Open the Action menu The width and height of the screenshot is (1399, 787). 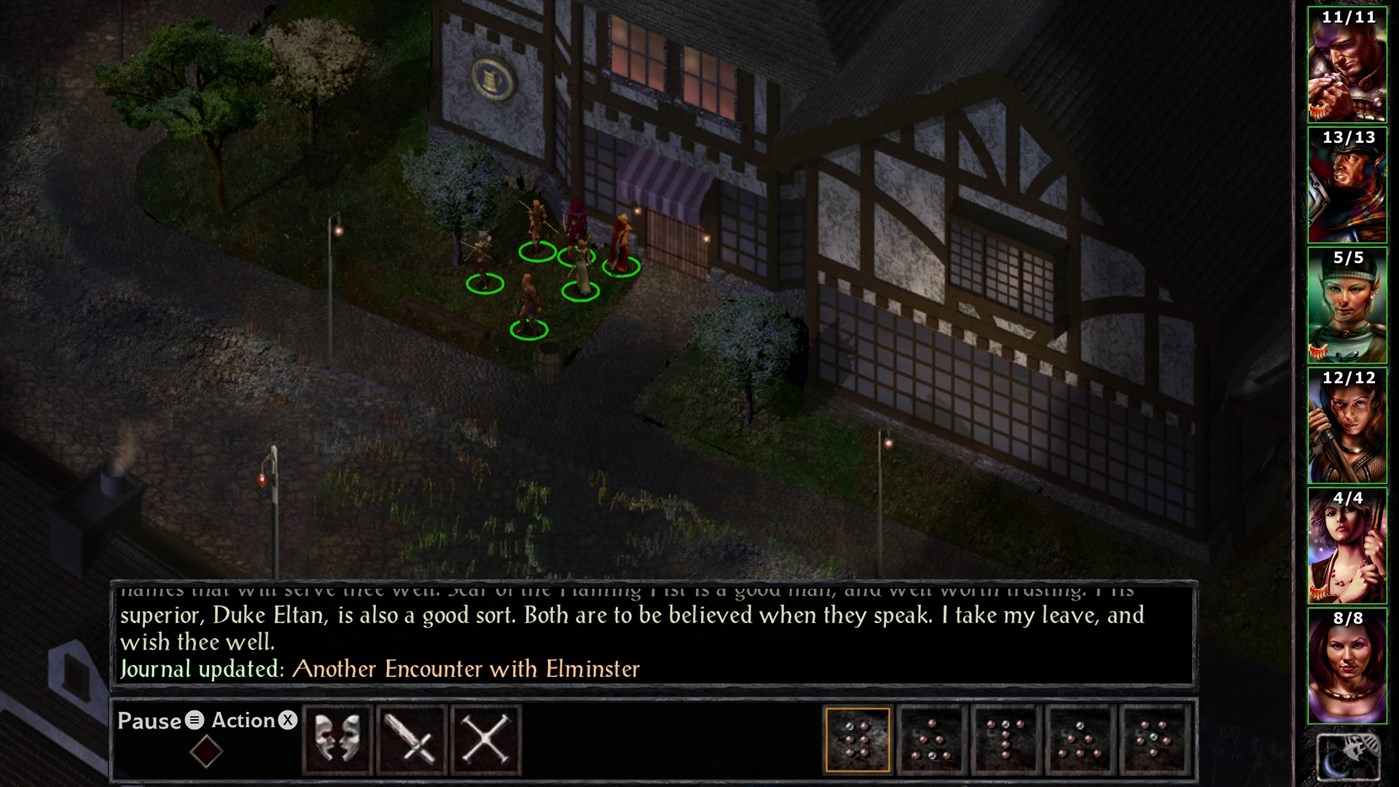click(243, 719)
